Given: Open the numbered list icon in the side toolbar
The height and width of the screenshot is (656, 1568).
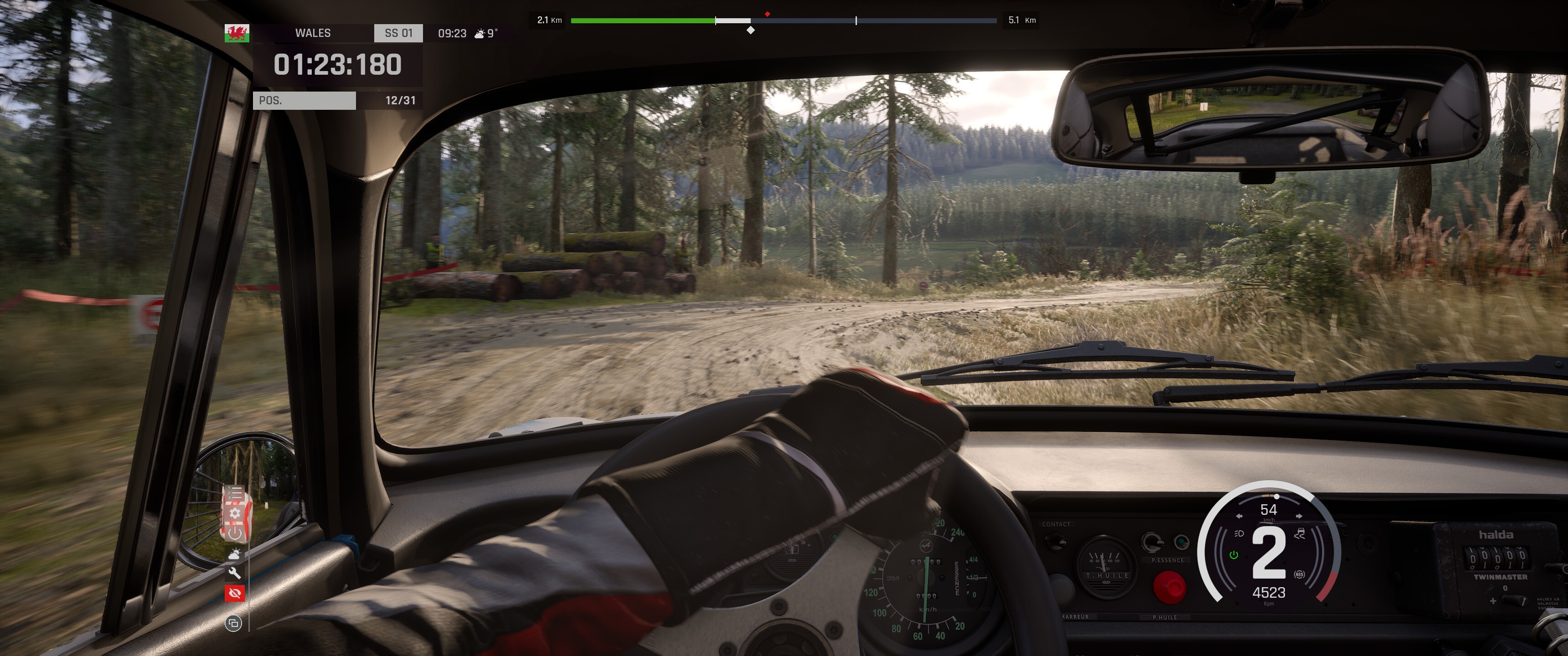Looking at the screenshot, I should (x=235, y=492).
